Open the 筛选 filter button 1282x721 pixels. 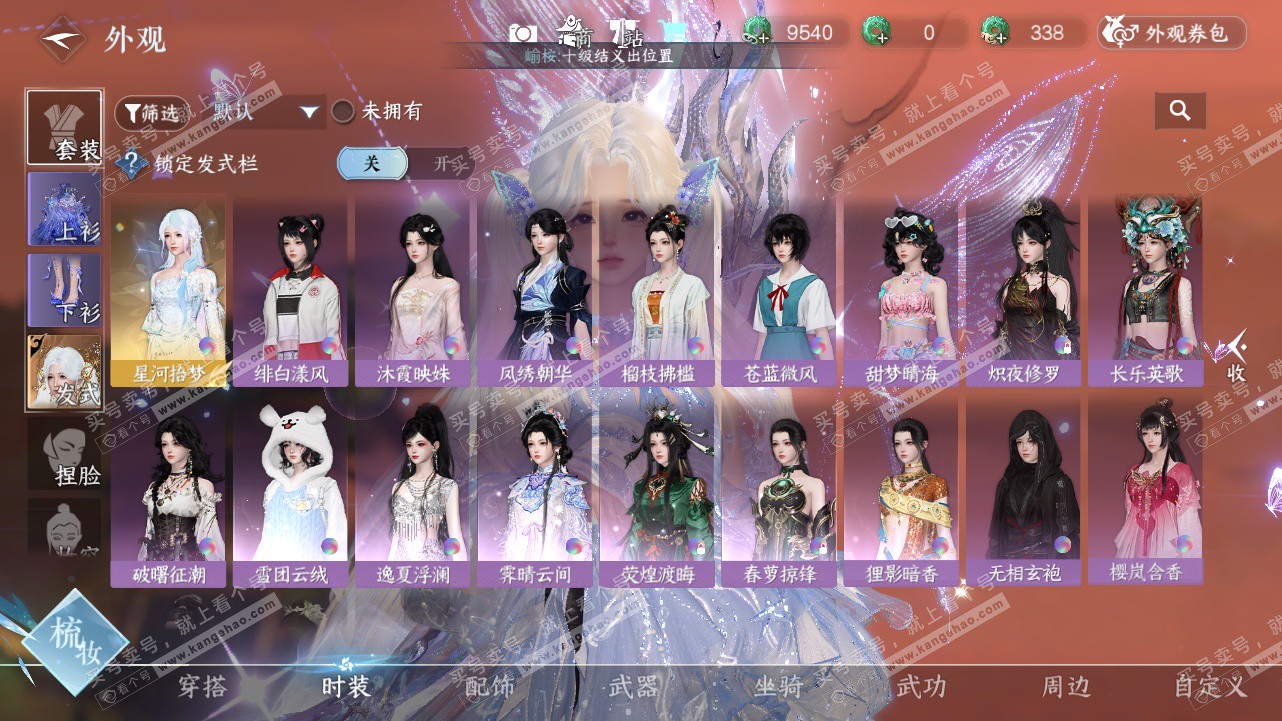(x=151, y=113)
